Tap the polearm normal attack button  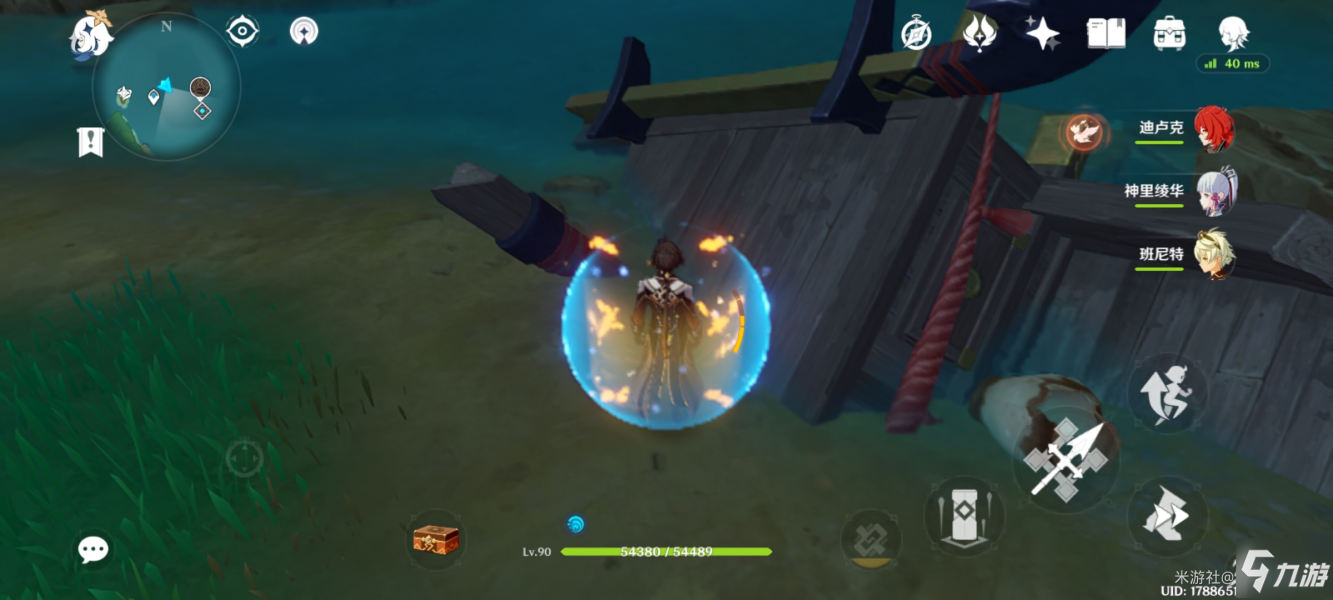(x=1065, y=461)
